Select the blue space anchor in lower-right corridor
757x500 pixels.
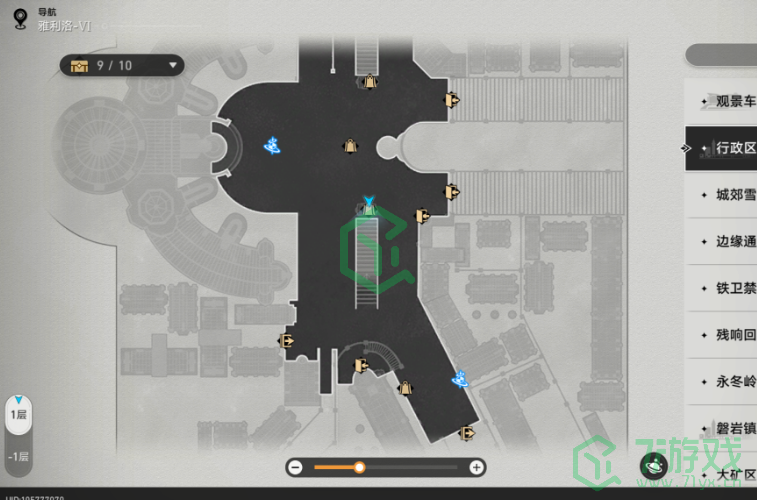click(x=461, y=378)
